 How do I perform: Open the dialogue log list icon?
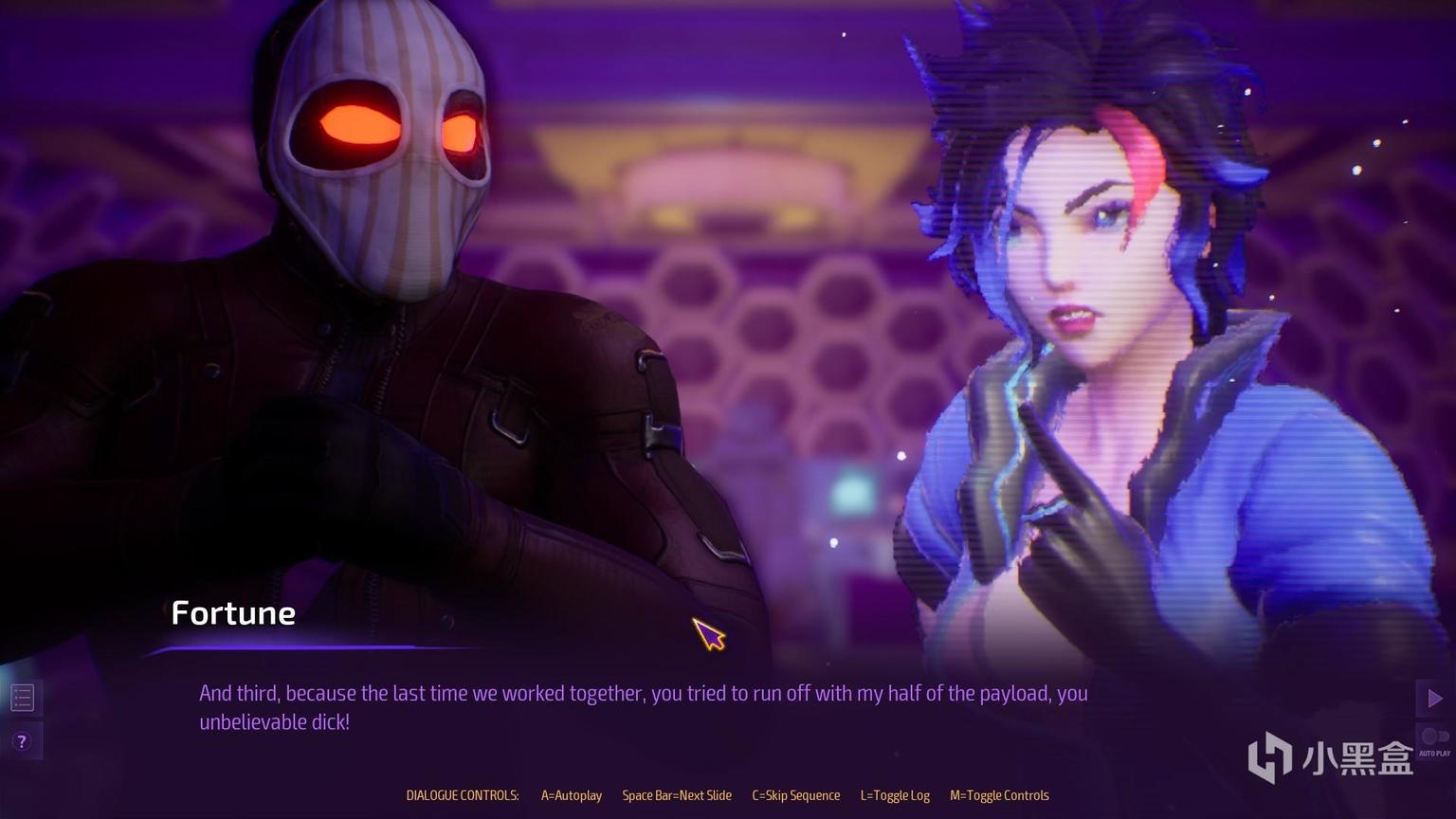coord(22,699)
